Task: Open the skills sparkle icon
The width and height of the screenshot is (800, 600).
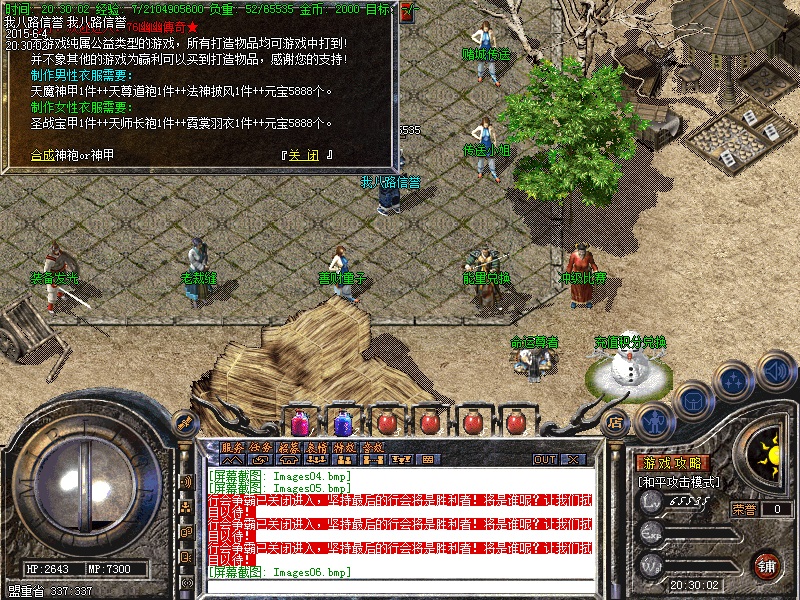Action: pos(735,381)
